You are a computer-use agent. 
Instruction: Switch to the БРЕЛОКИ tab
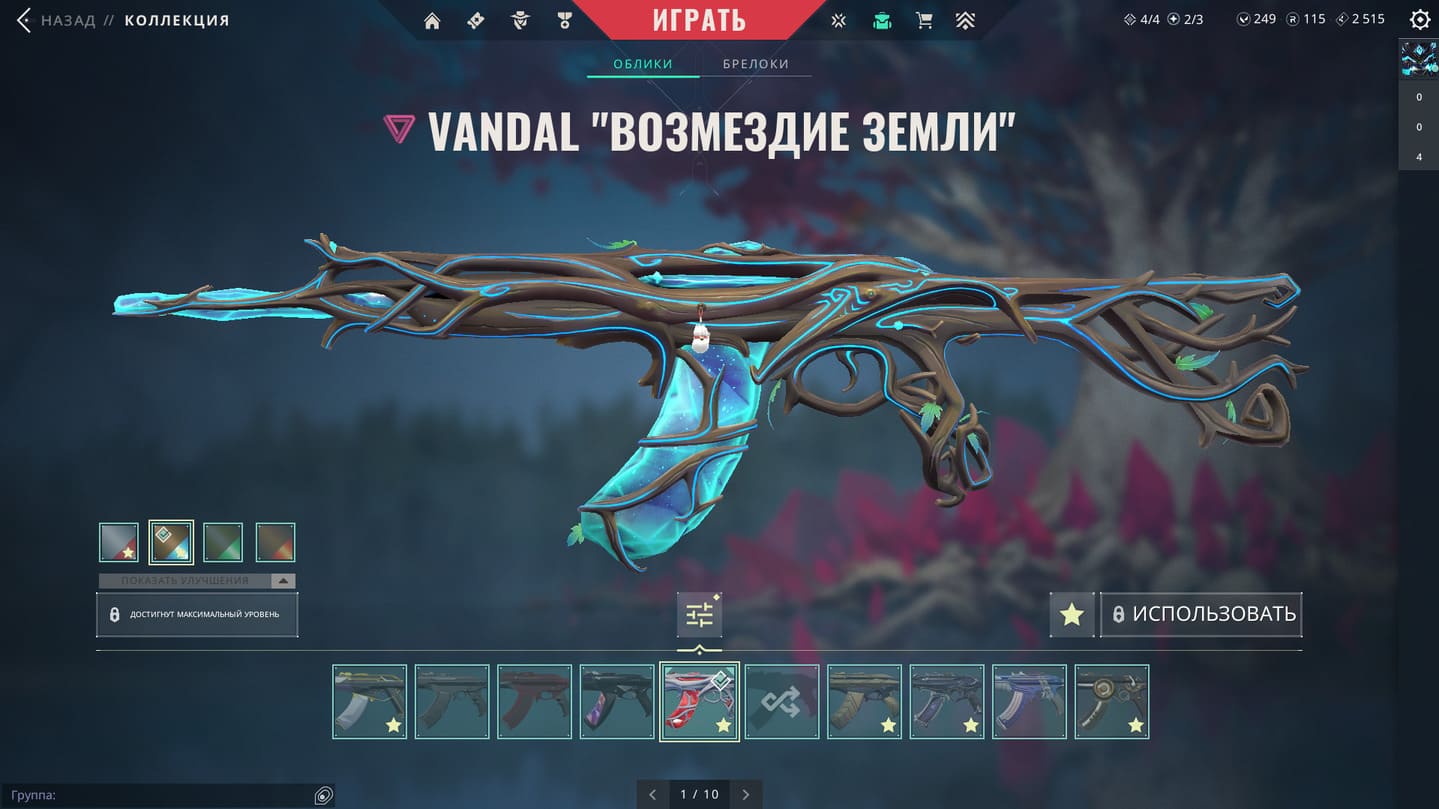pyautogui.click(x=756, y=64)
